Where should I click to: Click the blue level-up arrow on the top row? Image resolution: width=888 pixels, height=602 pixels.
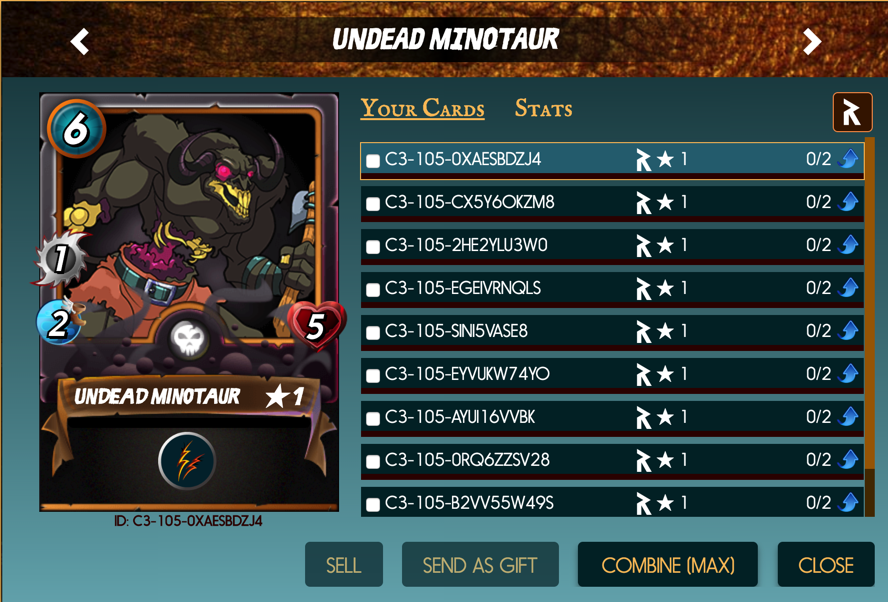click(x=849, y=159)
